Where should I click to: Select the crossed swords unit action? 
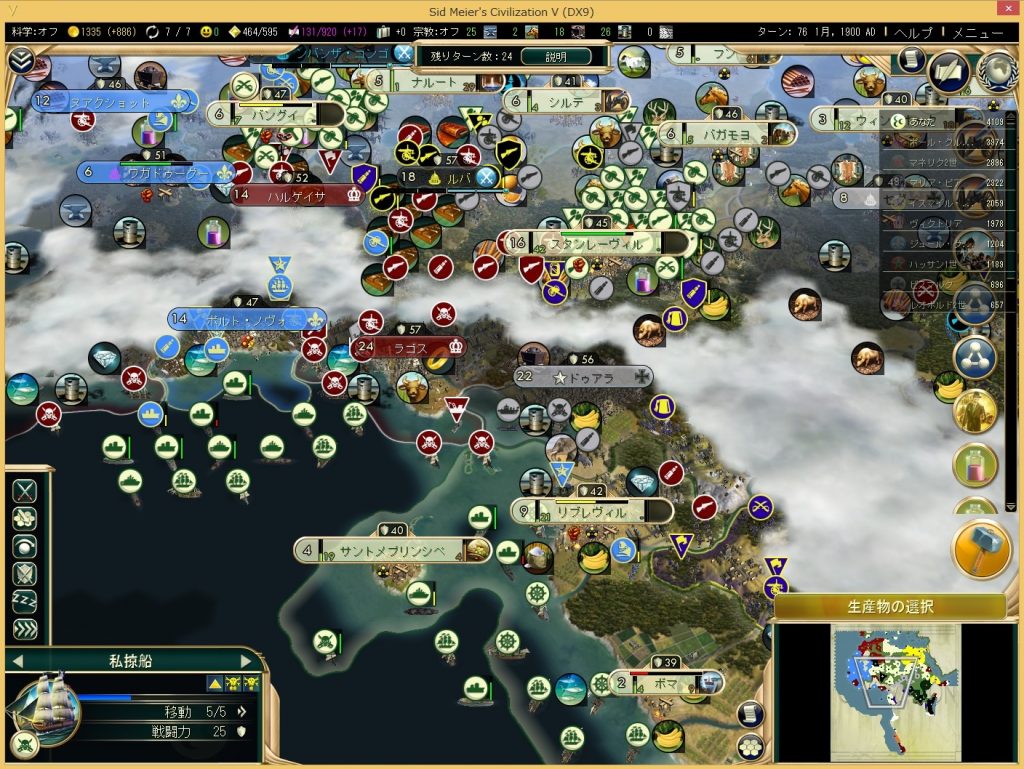(24, 491)
